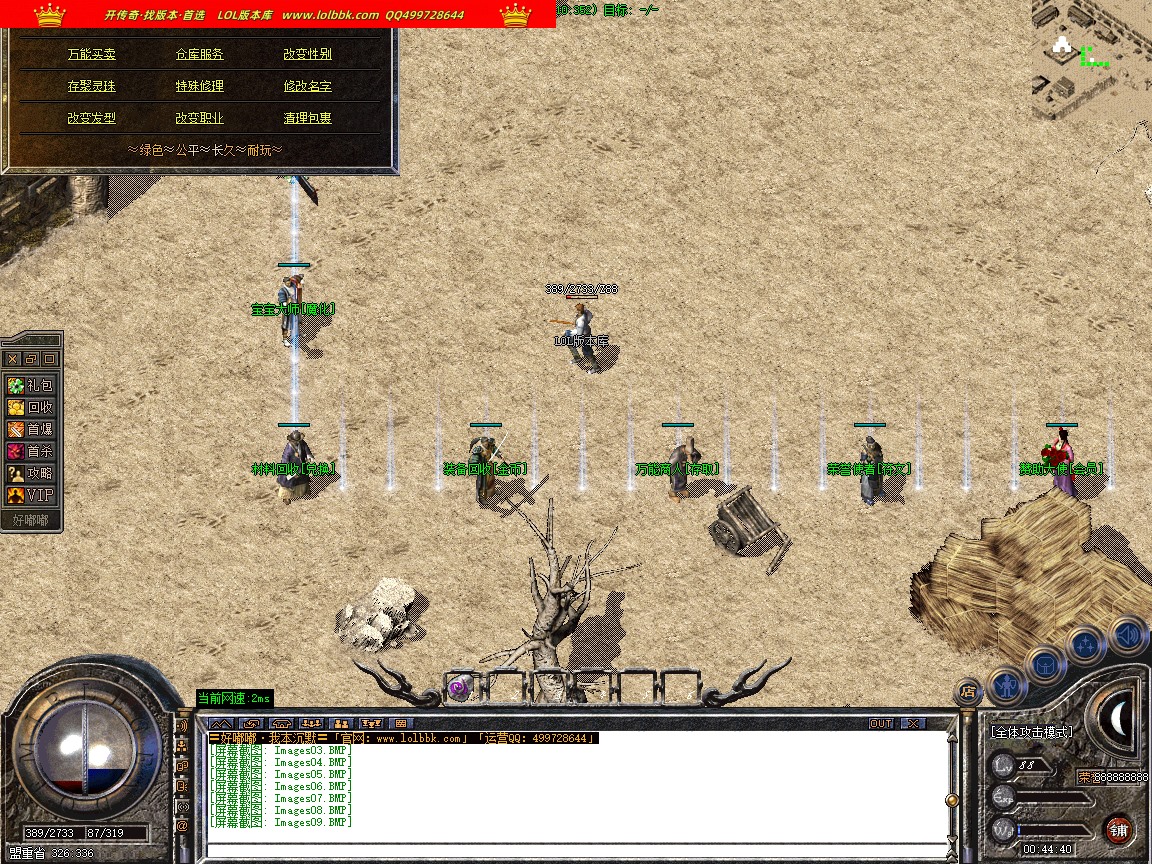
Task: Open the 铺 shop round button
Action: [1118, 829]
